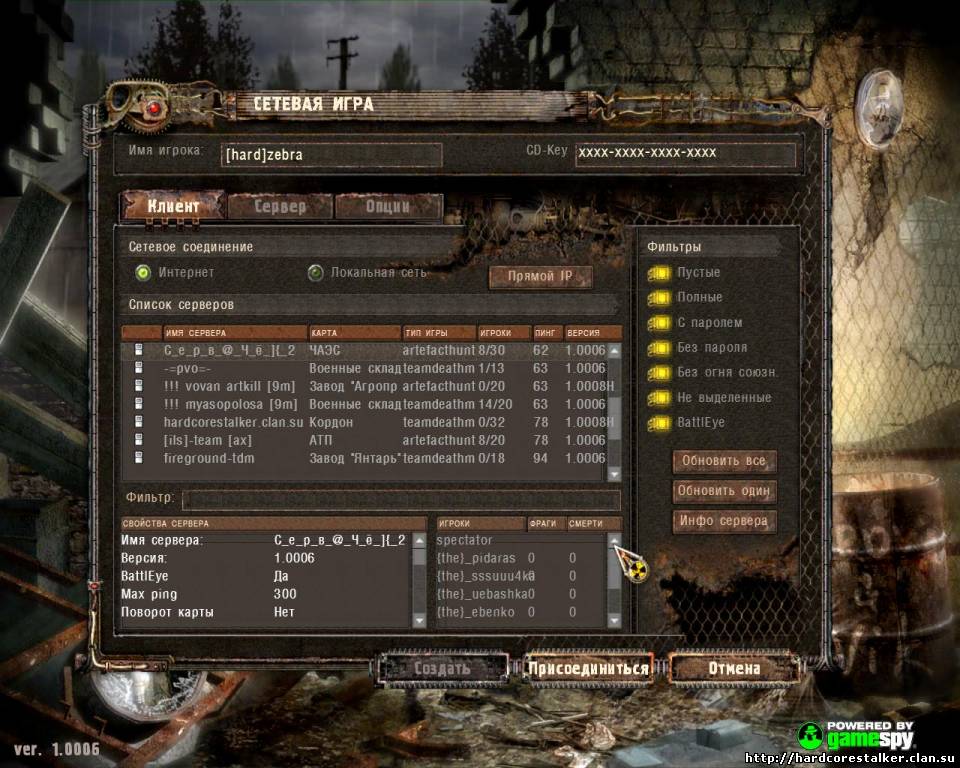This screenshot has height=768, width=960.
Task: Focus the CD-Key input field
Action: 685,154
